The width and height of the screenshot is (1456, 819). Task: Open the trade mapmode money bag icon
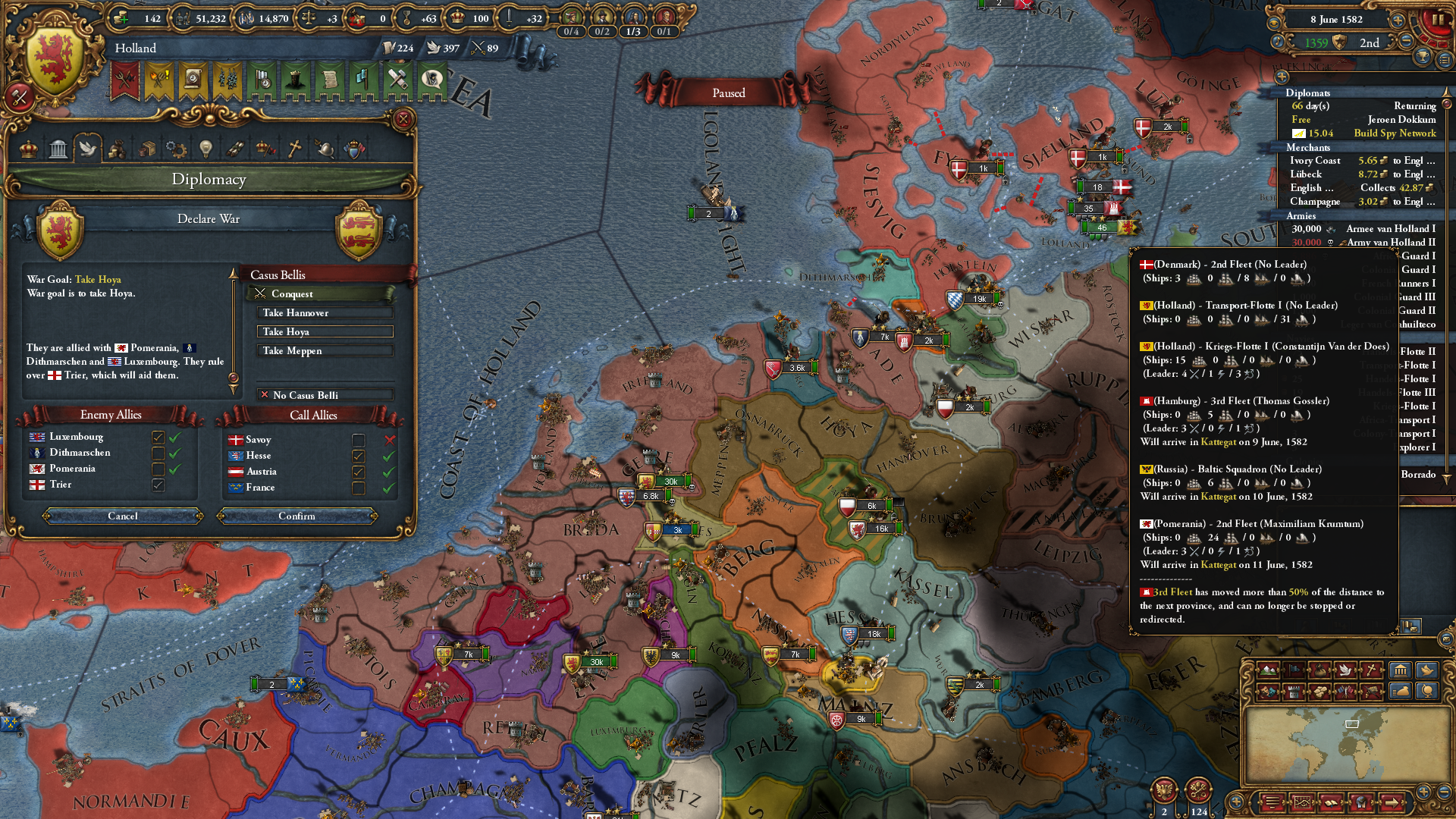click(x=1319, y=671)
